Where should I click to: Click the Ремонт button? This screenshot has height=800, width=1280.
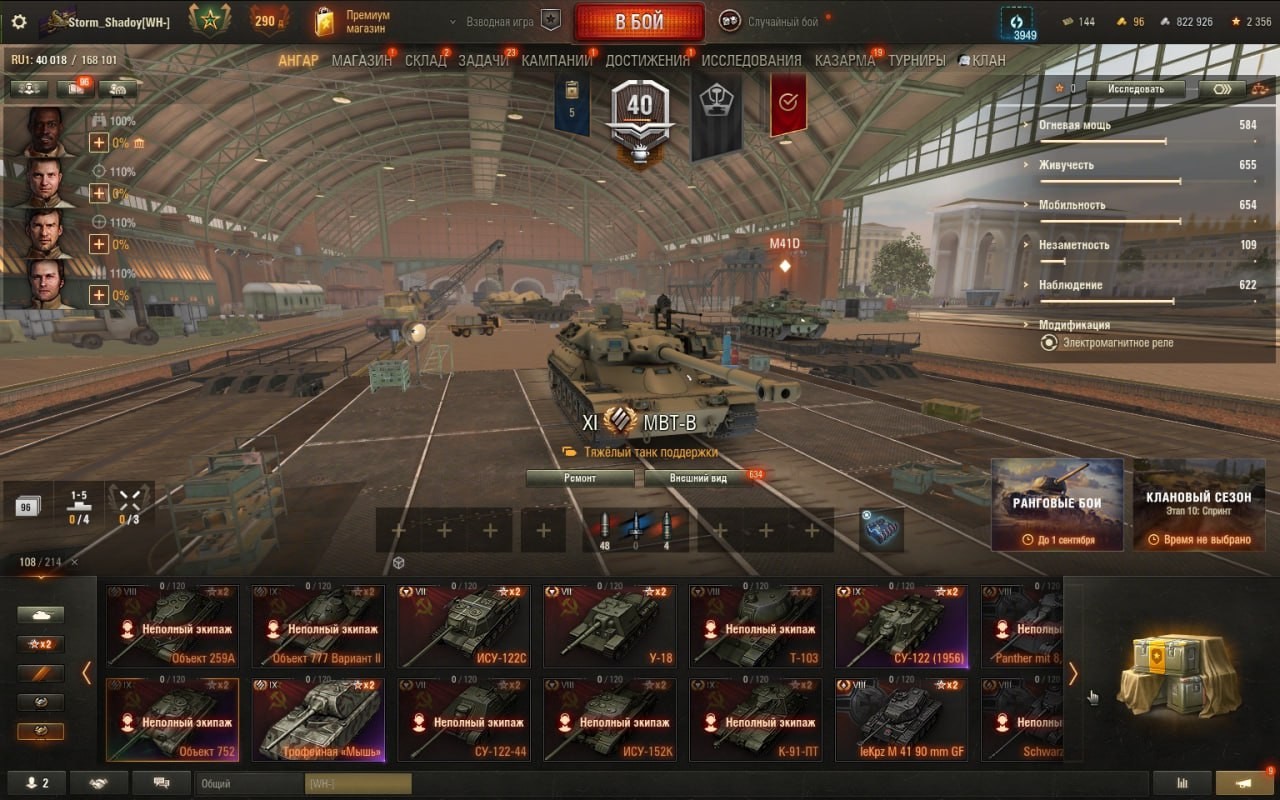coord(580,478)
